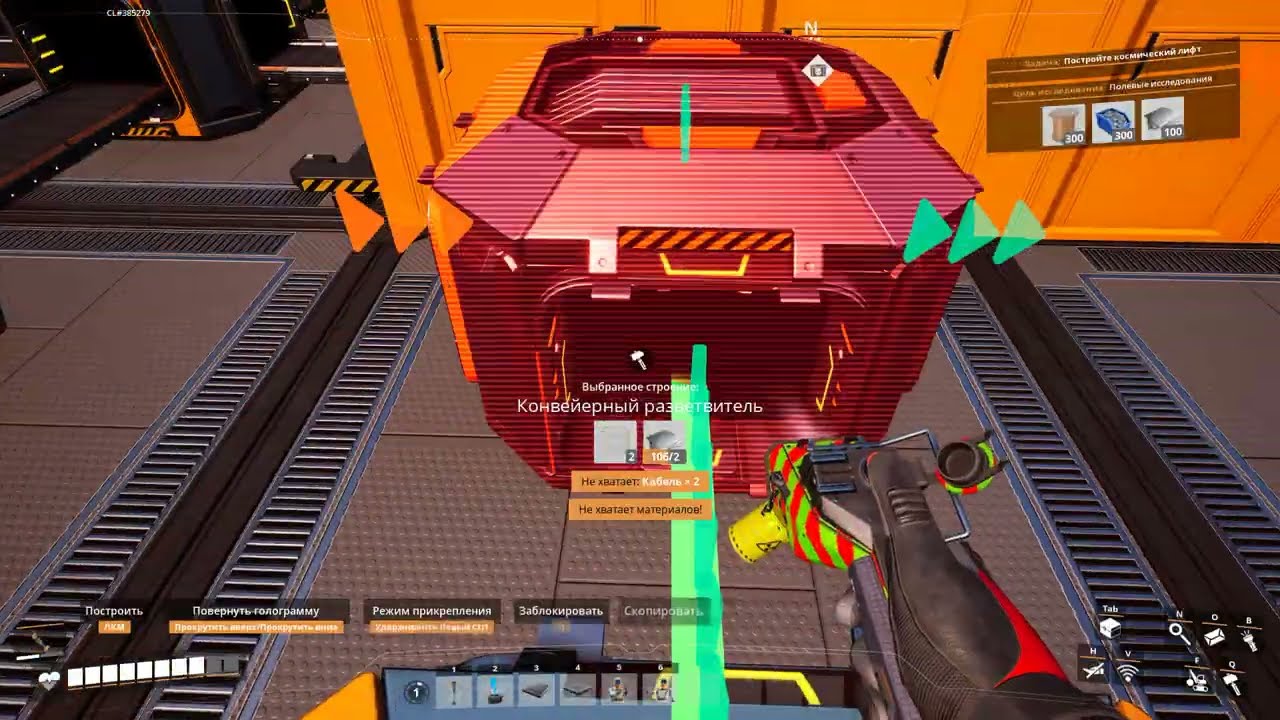Click the round hotbar number indicator
The height and width of the screenshot is (720, 1280).
click(x=417, y=691)
